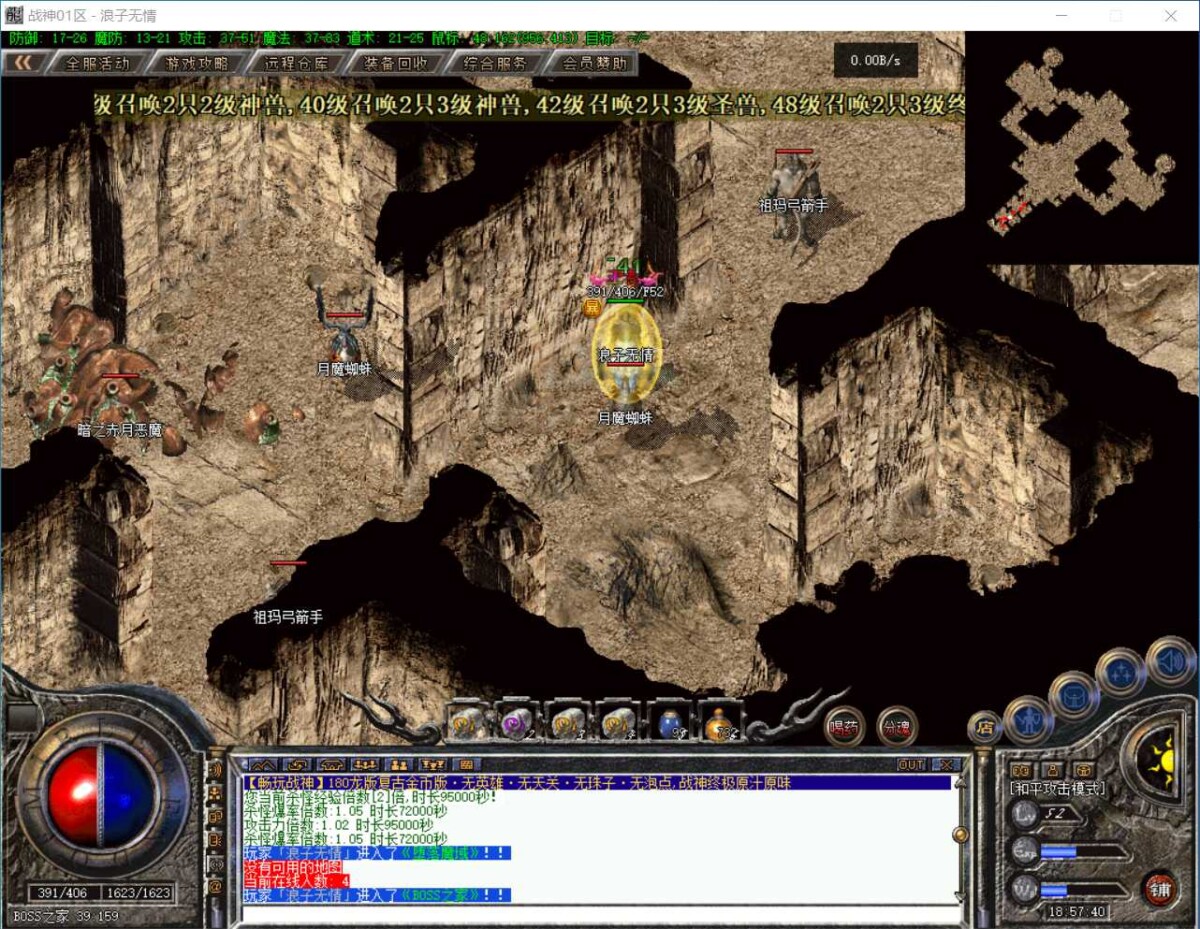Use the orange potion in the quick belt
The height and width of the screenshot is (929, 1200).
[x=719, y=724]
